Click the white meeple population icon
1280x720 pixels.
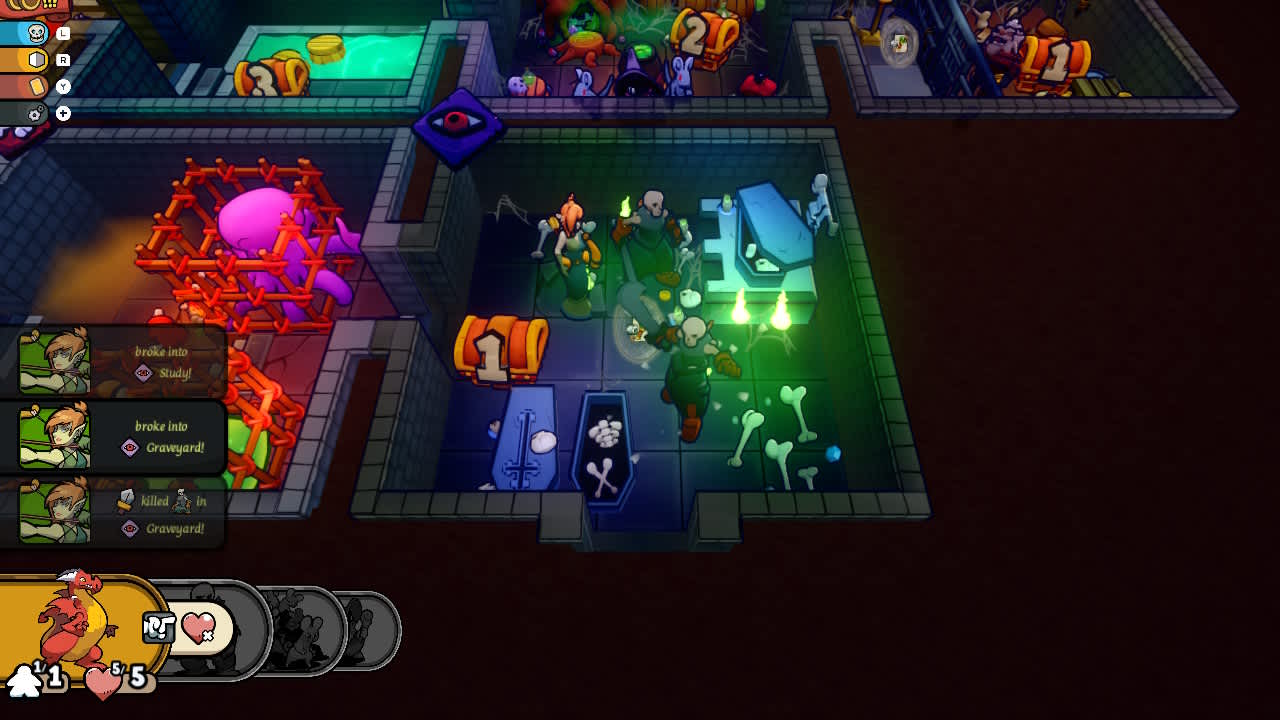pos(25,683)
